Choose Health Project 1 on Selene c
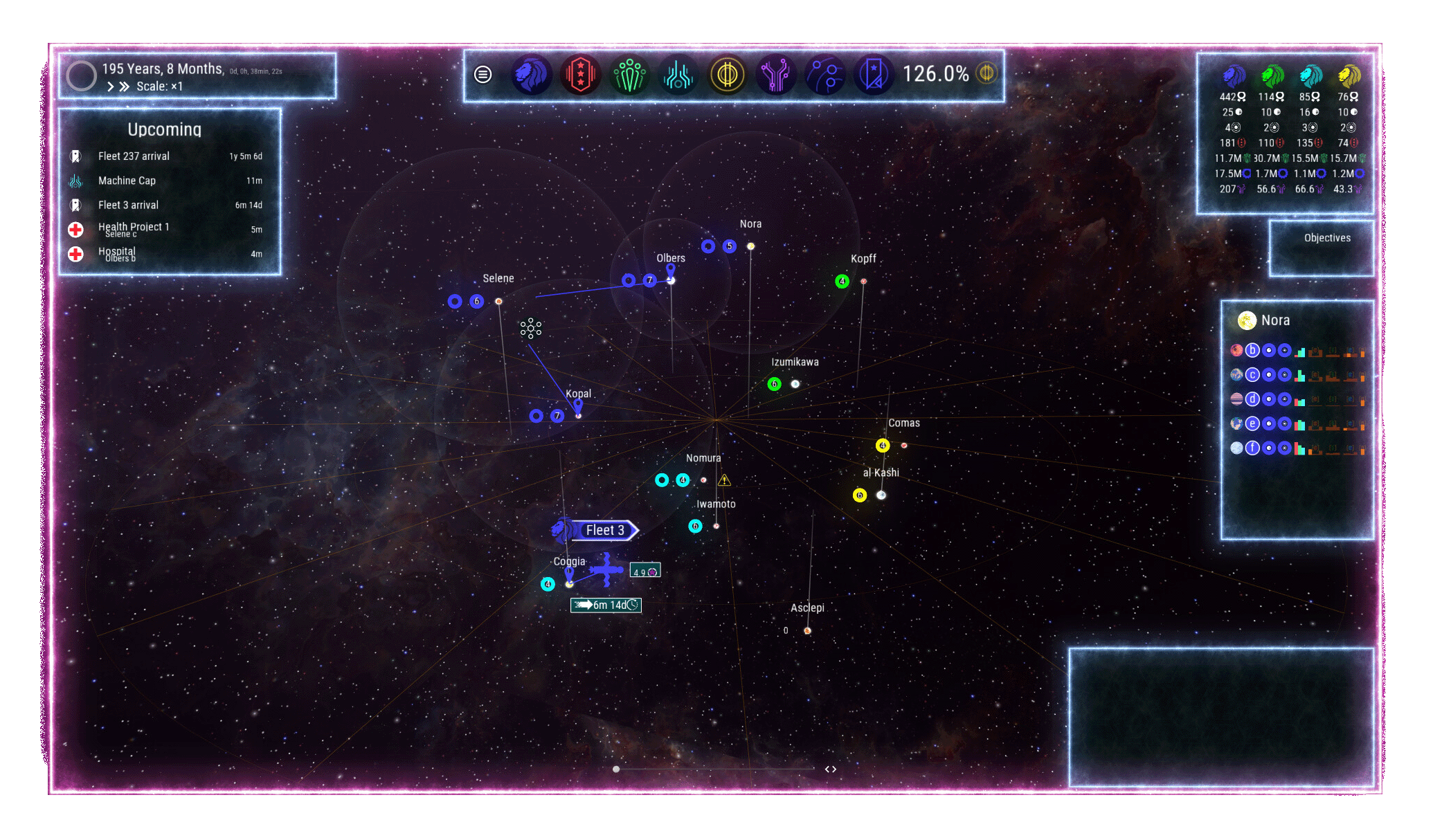1433x840 pixels. click(133, 228)
